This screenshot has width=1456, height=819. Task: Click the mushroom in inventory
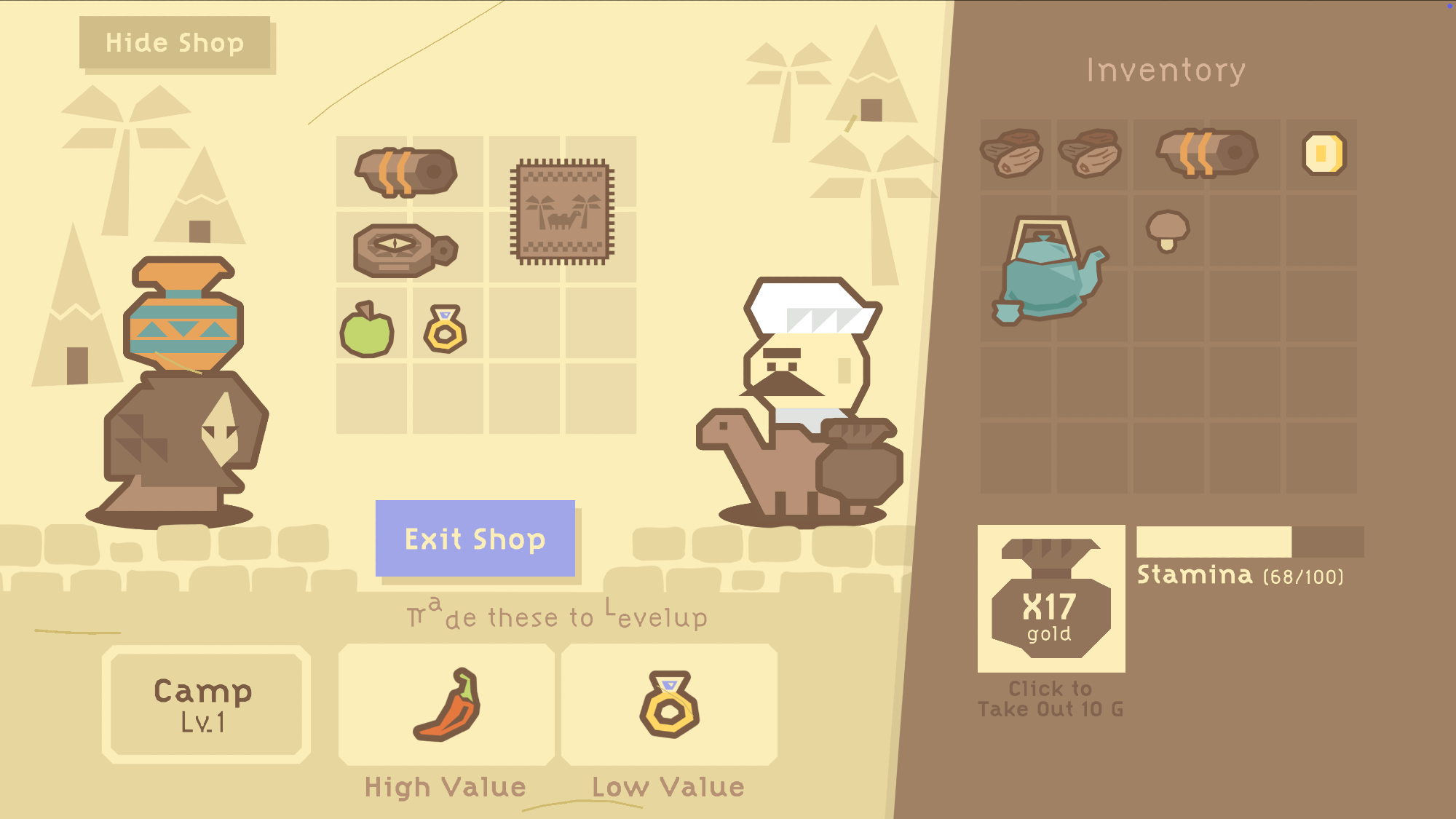tap(1167, 231)
